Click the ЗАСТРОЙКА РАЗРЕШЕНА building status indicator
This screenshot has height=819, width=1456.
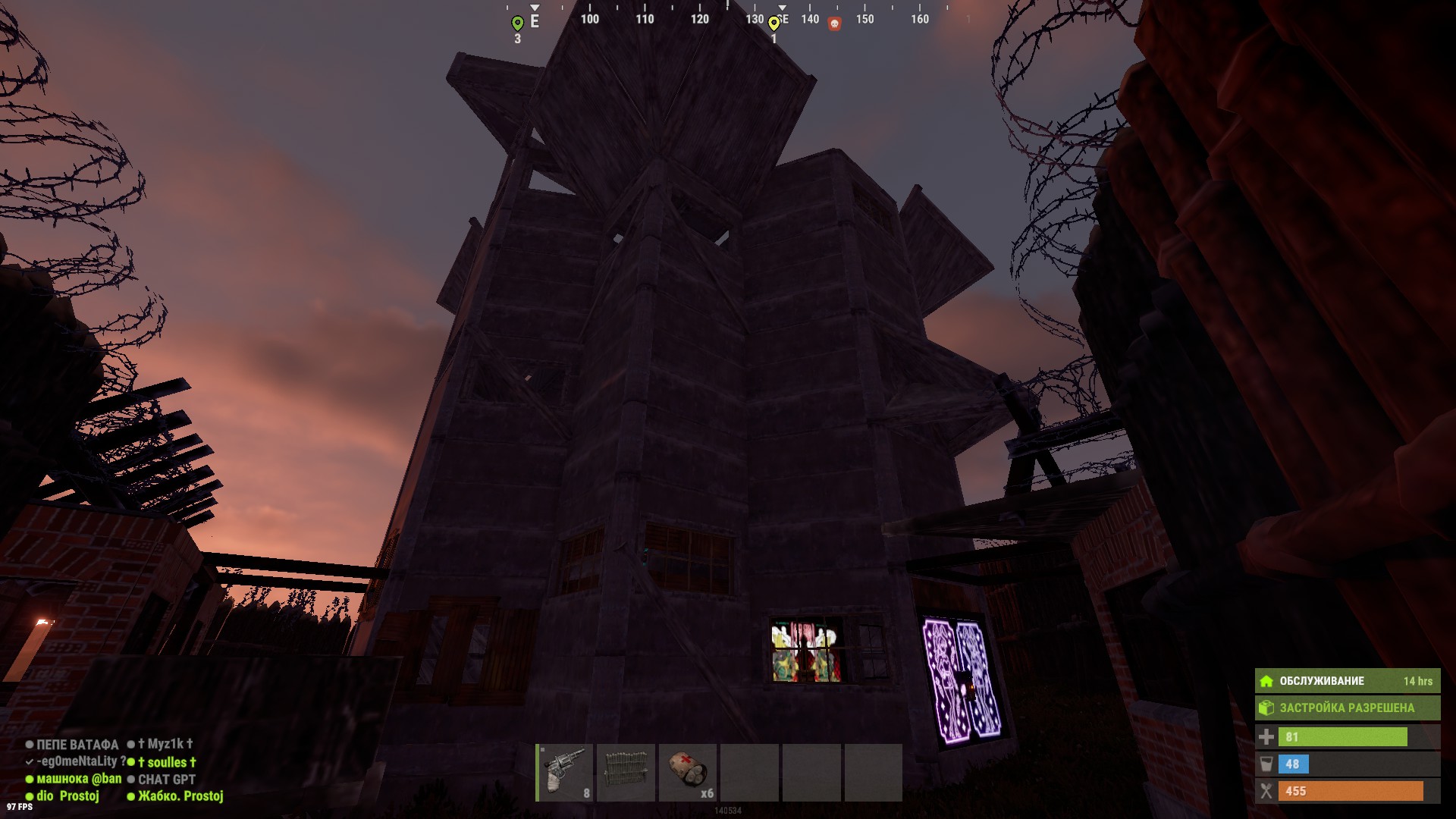tap(1347, 708)
